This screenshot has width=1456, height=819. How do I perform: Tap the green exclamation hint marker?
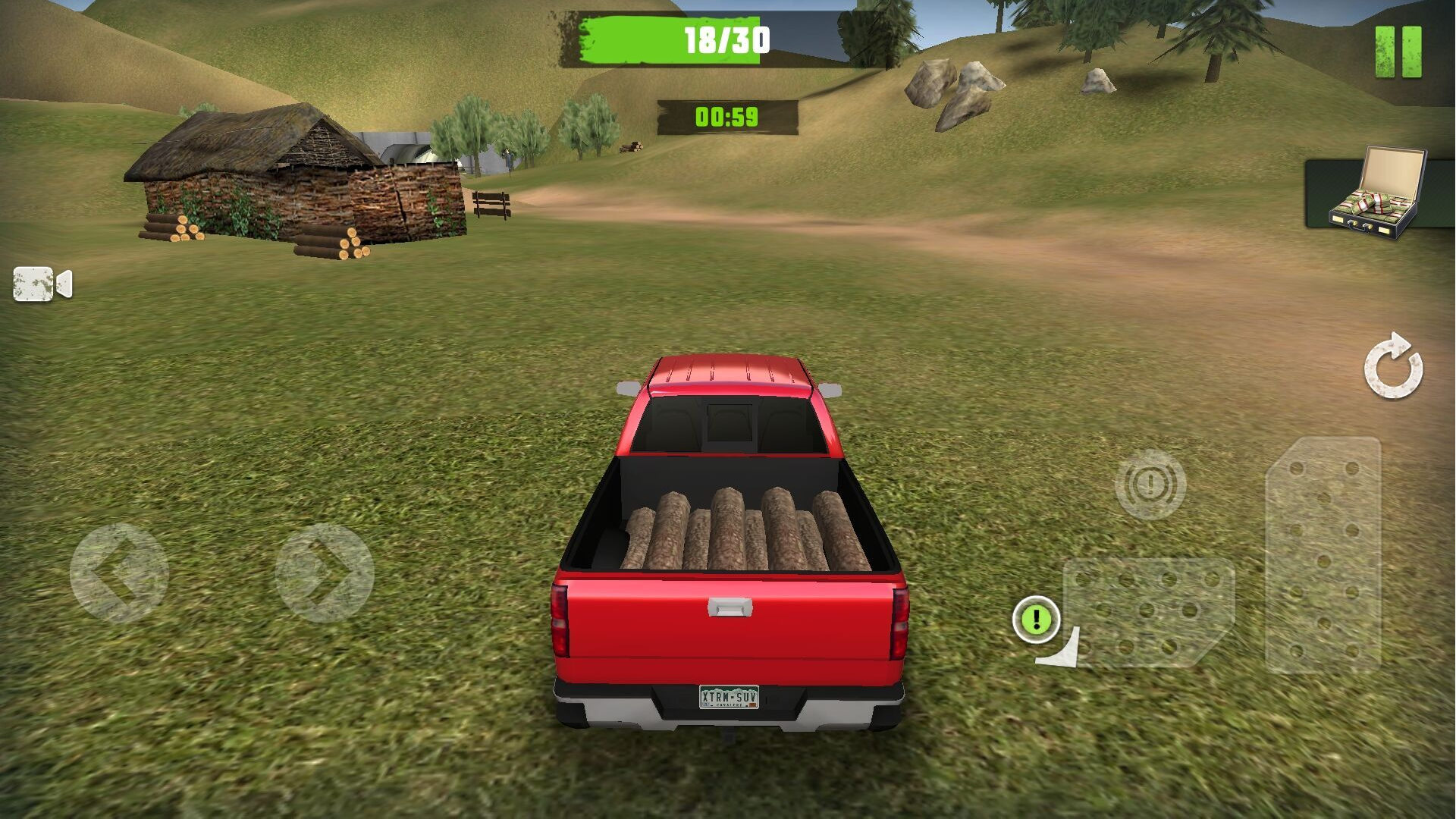coord(1036,620)
